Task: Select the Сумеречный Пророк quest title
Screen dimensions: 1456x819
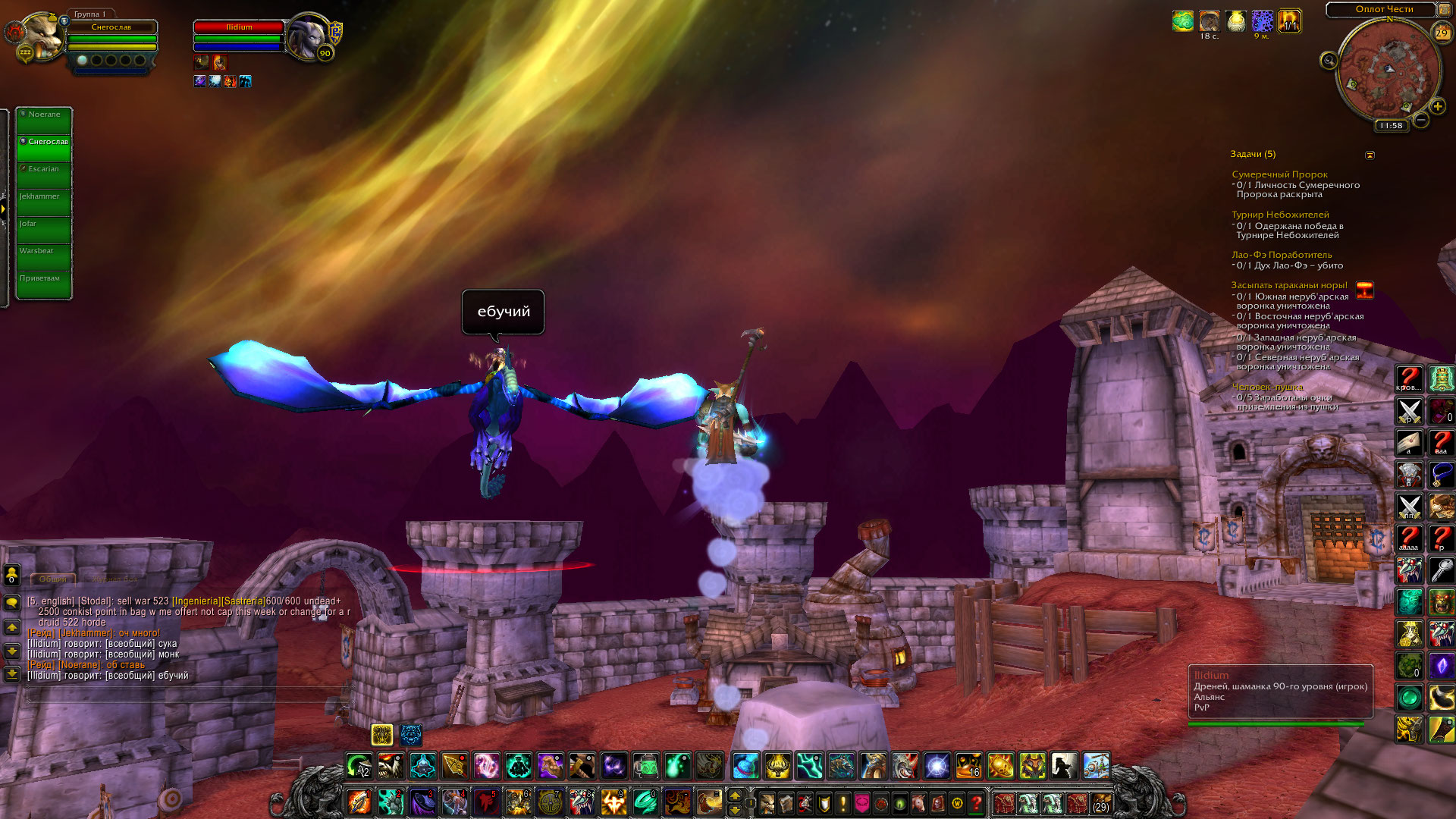Action: pyautogui.click(x=1279, y=174)
